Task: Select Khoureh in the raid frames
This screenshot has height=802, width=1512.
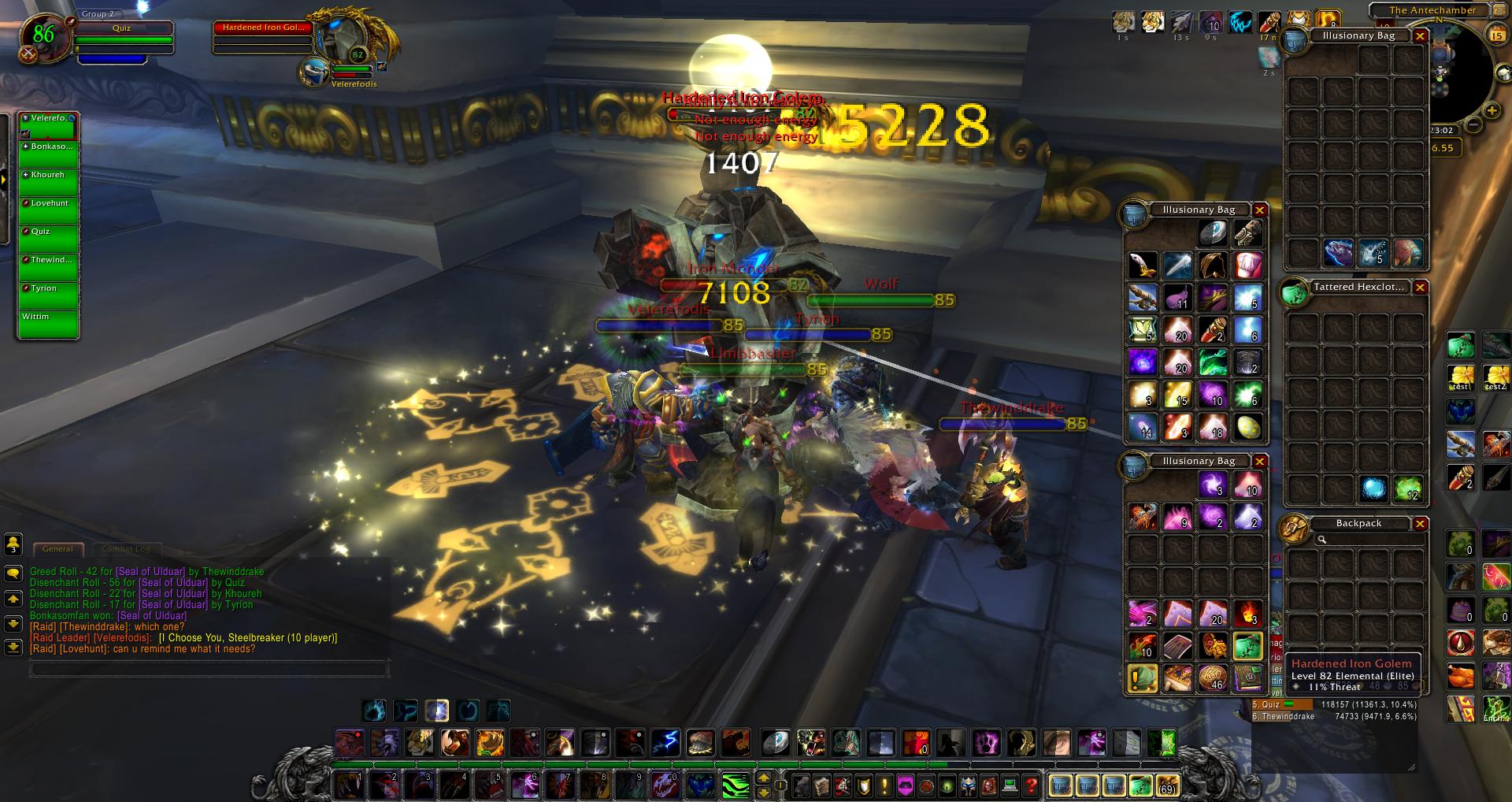Action: point(49,181)
